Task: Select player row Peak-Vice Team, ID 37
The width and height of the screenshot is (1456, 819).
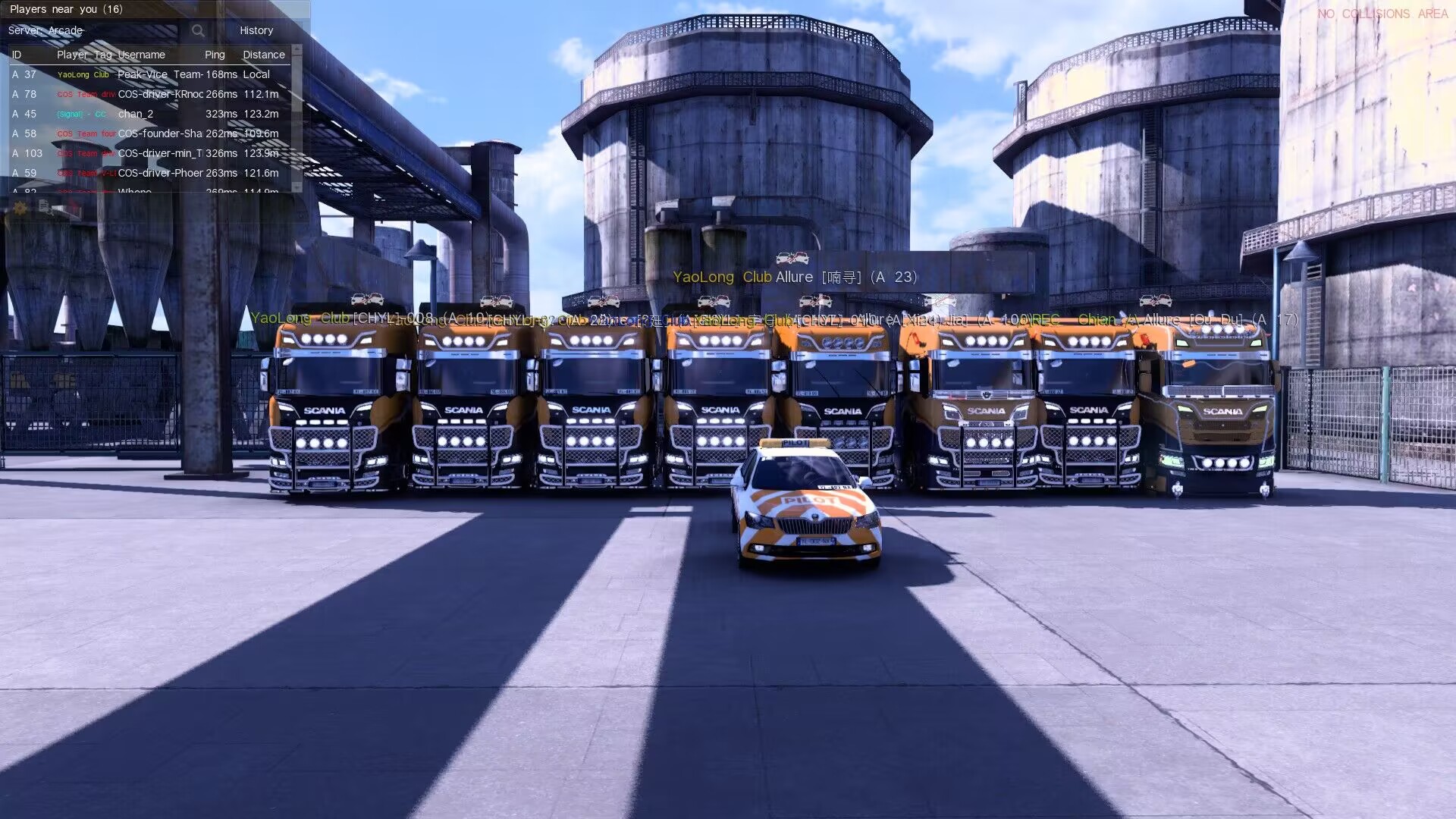Action: [x=152, y=74]
